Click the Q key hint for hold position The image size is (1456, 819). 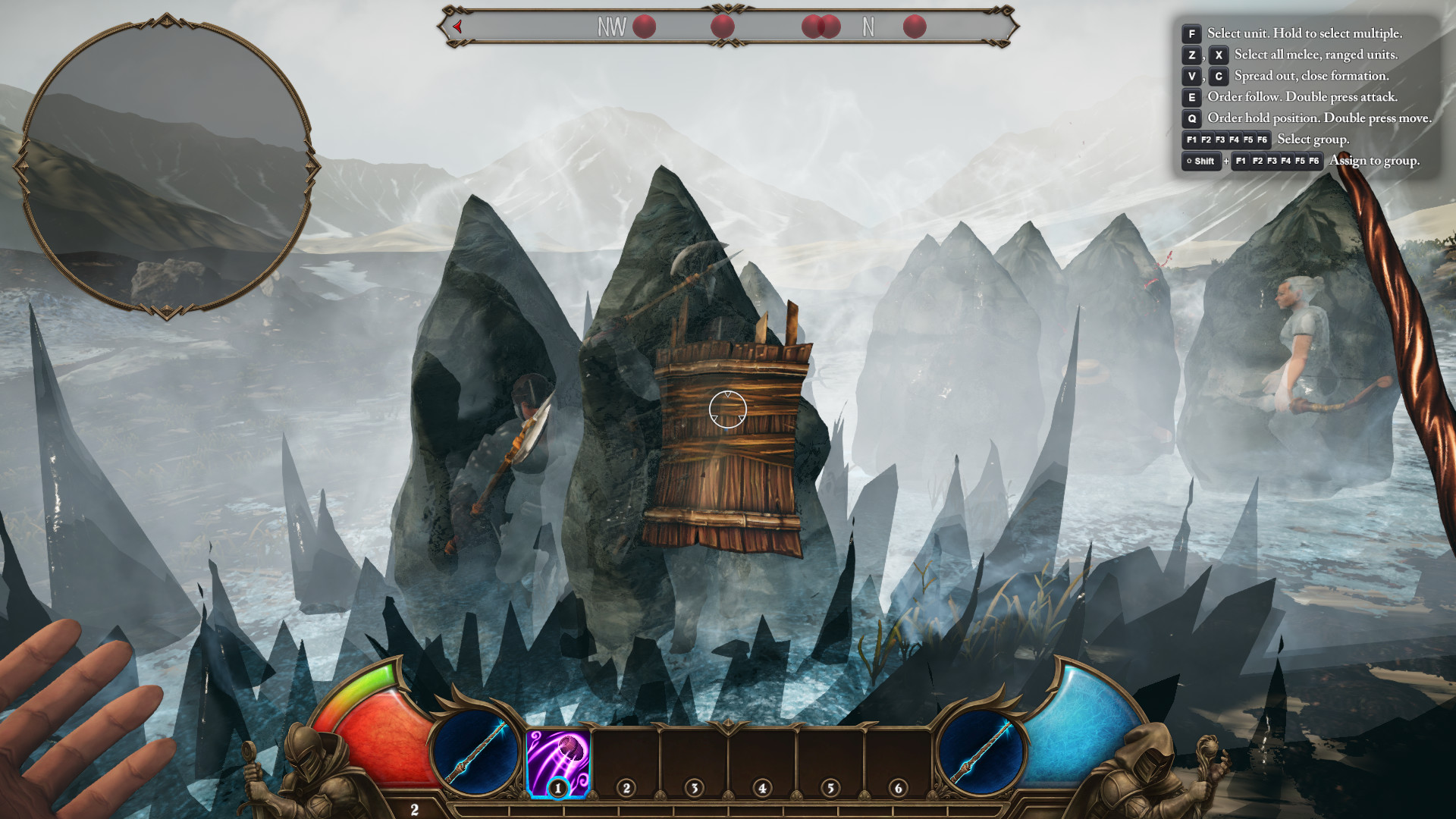[x=1191, y=118]
